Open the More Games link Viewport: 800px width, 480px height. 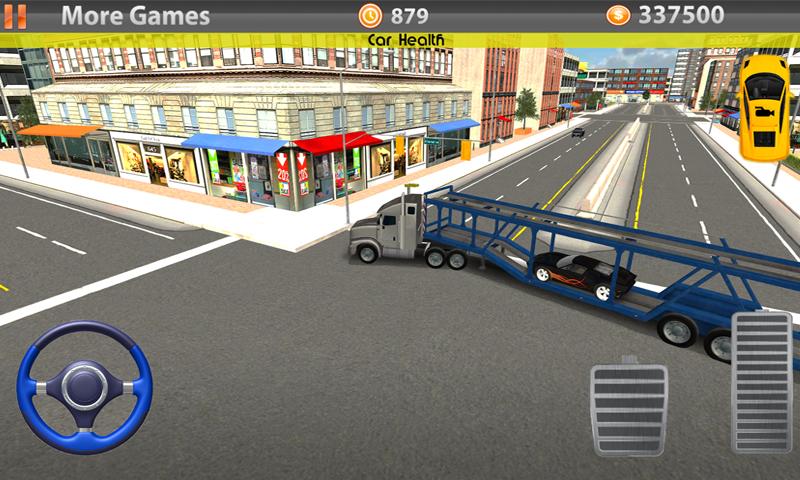(x=135, y=16)
